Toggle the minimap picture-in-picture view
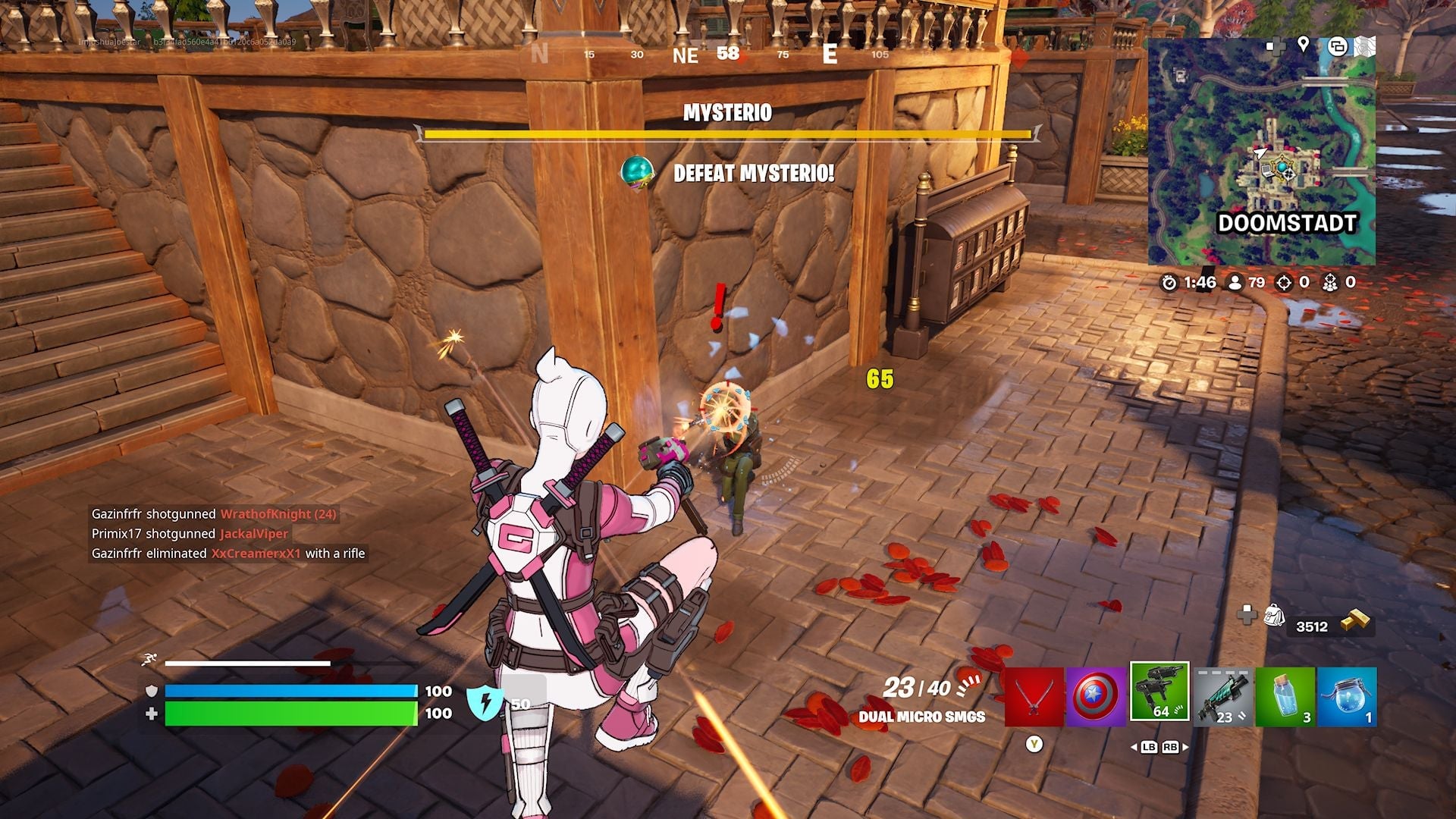The image size is (1456, 819). [1338, 47]
